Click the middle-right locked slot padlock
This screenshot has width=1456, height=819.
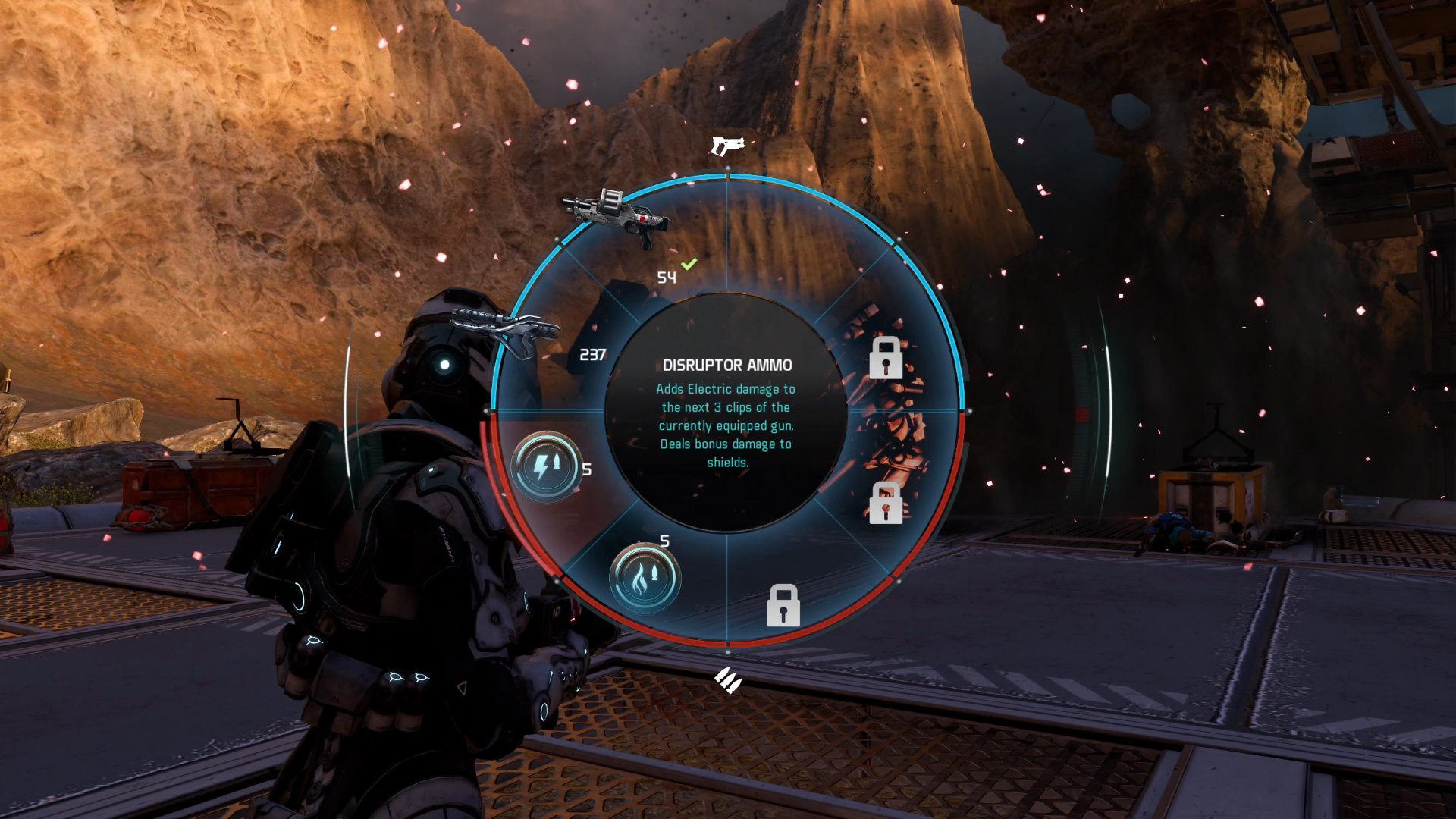pyautogui.click(x=883, y=502)
